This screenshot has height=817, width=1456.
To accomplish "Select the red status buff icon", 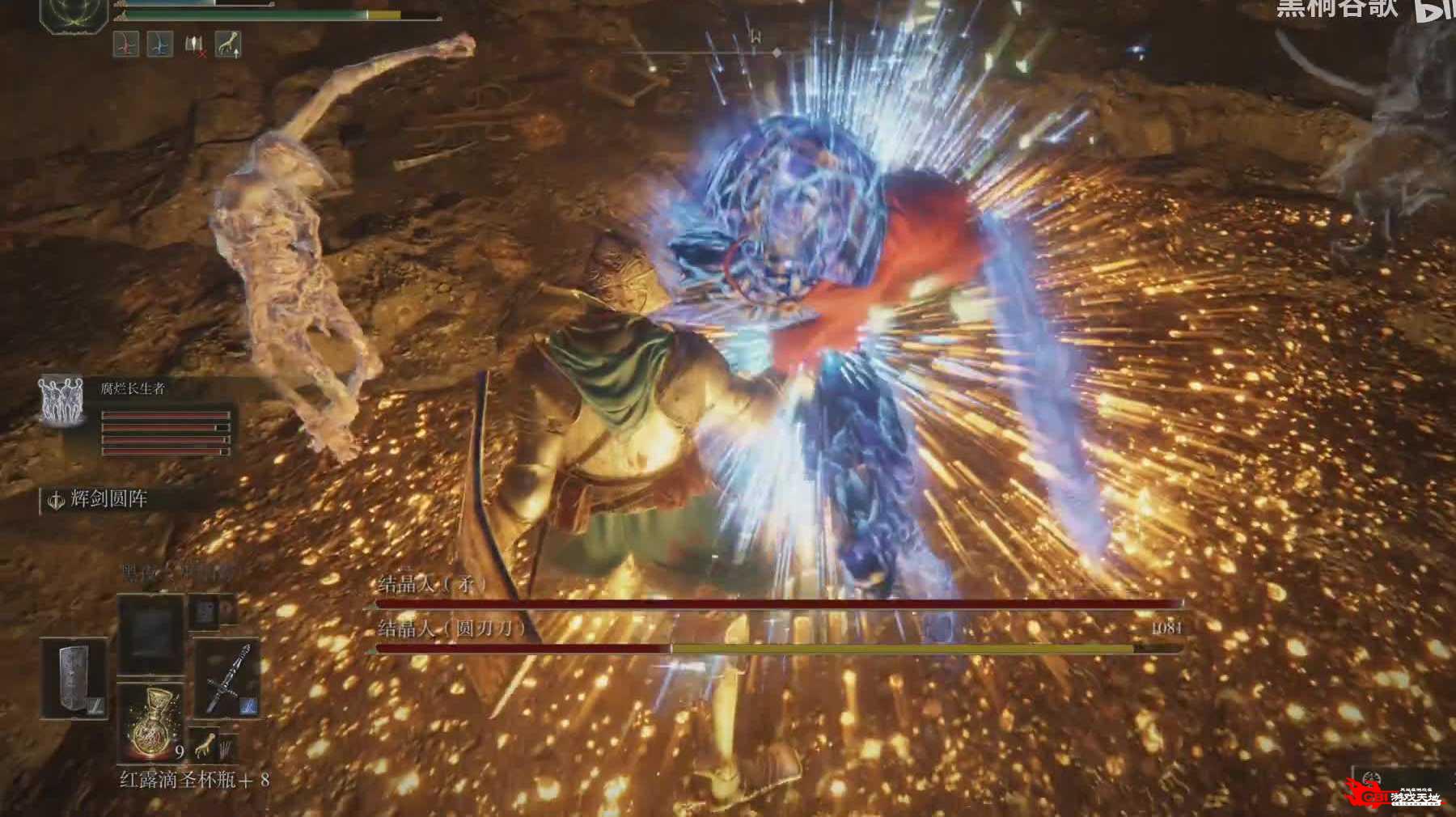I will click(x=126, y=44).
